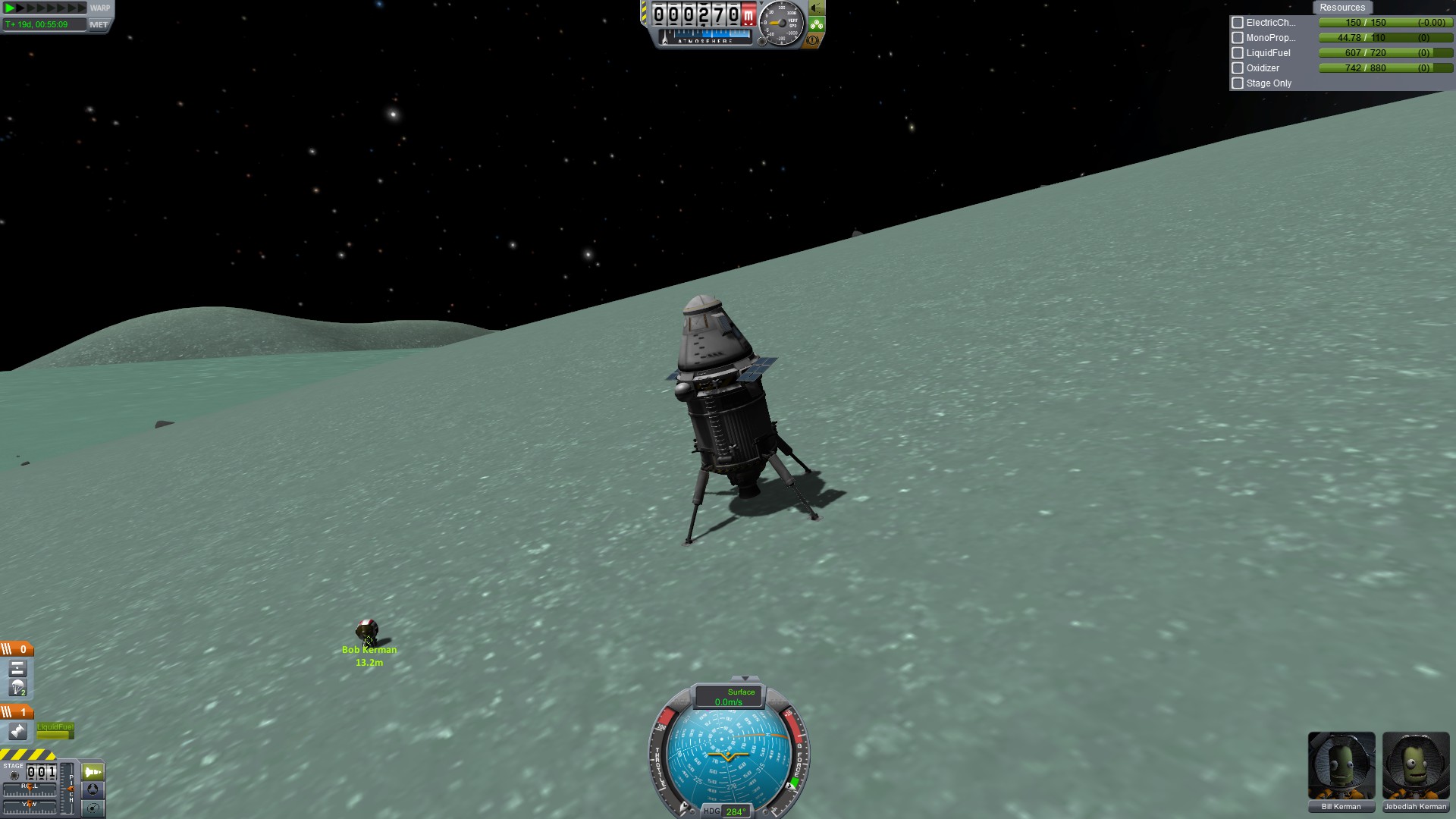Toggle the landing gear button
The width and height of the screenshot is (1456, 819).
817,24
